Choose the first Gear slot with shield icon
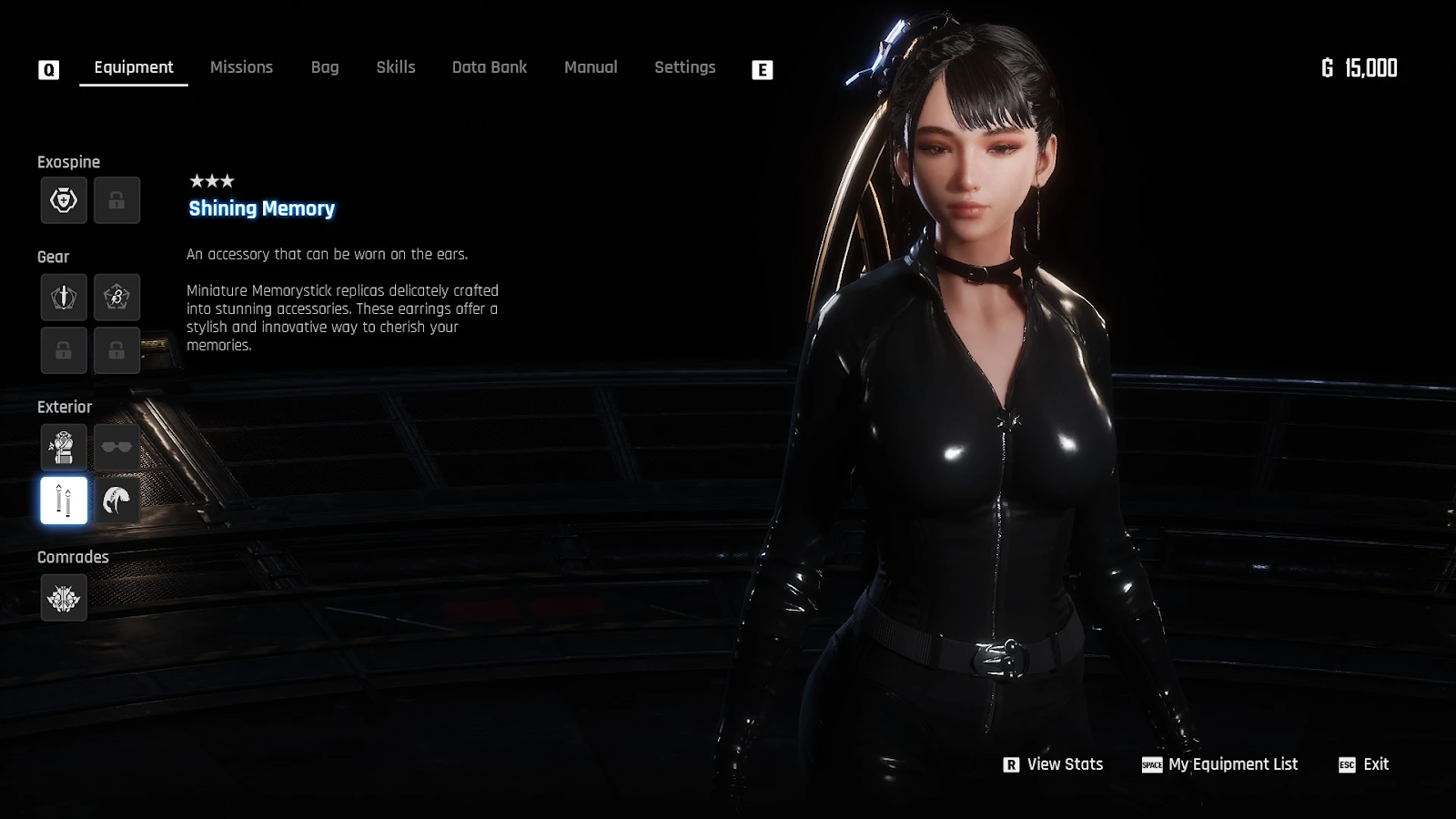This screenshot has height=819, width=1456. [64, 298]
